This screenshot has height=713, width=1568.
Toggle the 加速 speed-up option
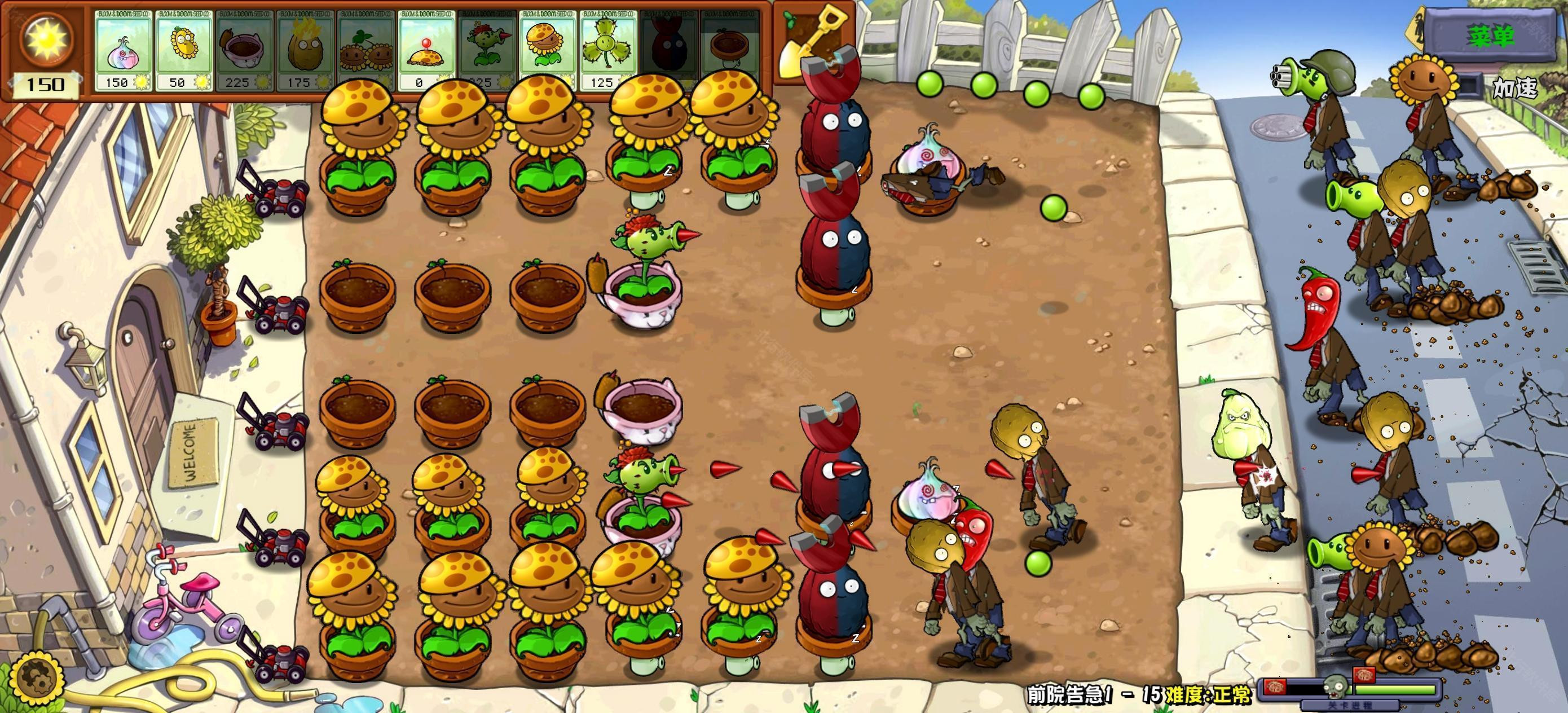(1514, 89)
